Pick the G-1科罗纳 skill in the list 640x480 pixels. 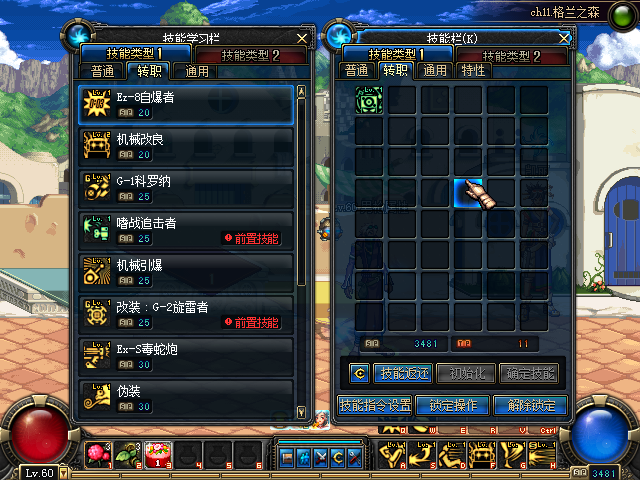click(x=186, y=188)
